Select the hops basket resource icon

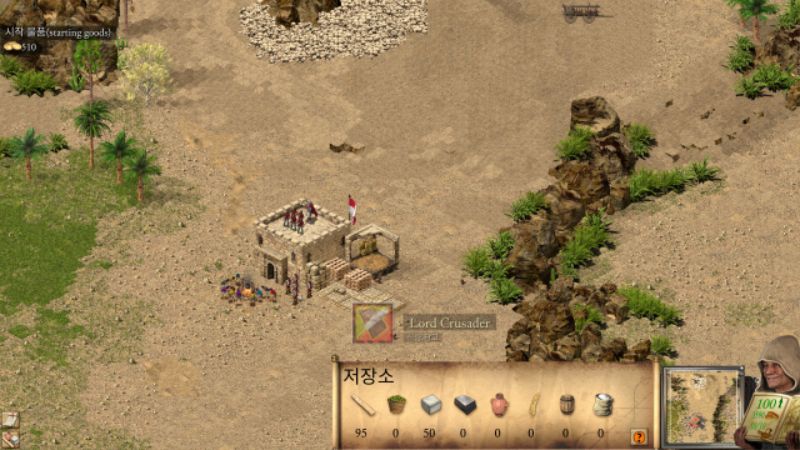click(397, 404)
